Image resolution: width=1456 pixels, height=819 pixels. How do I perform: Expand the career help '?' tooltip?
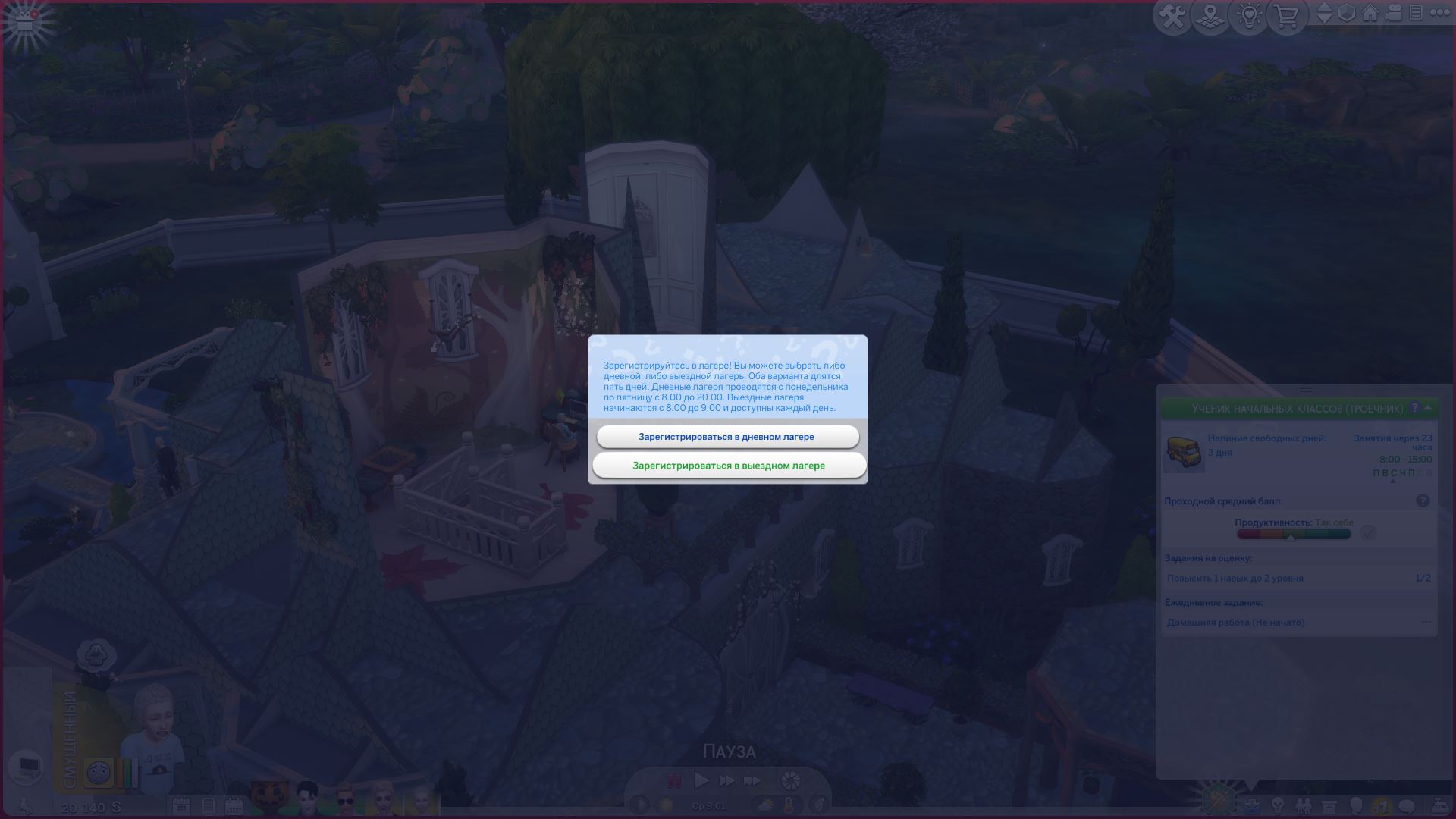click(1415, 408)
